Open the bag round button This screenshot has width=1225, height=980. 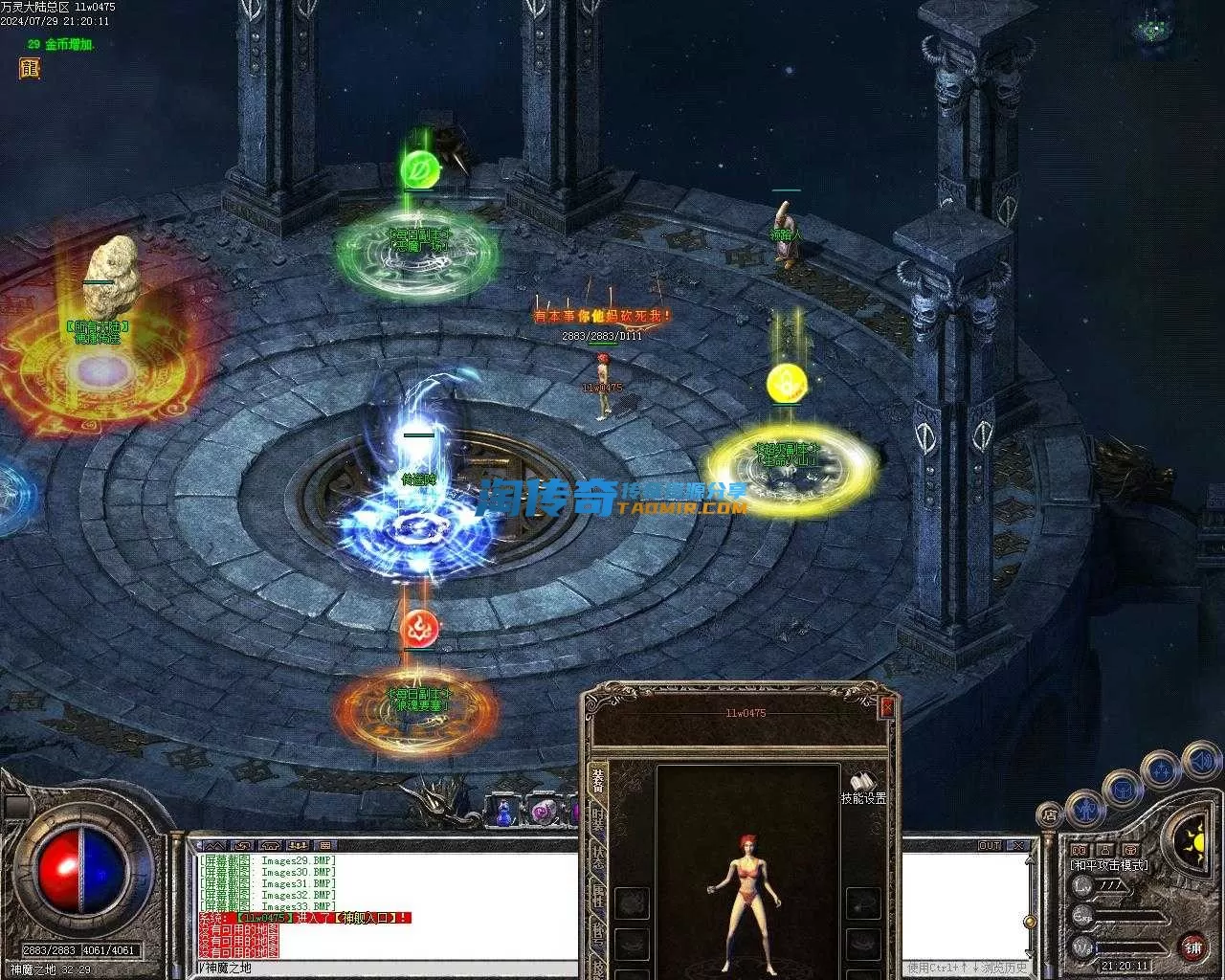tap(1122, 790)
